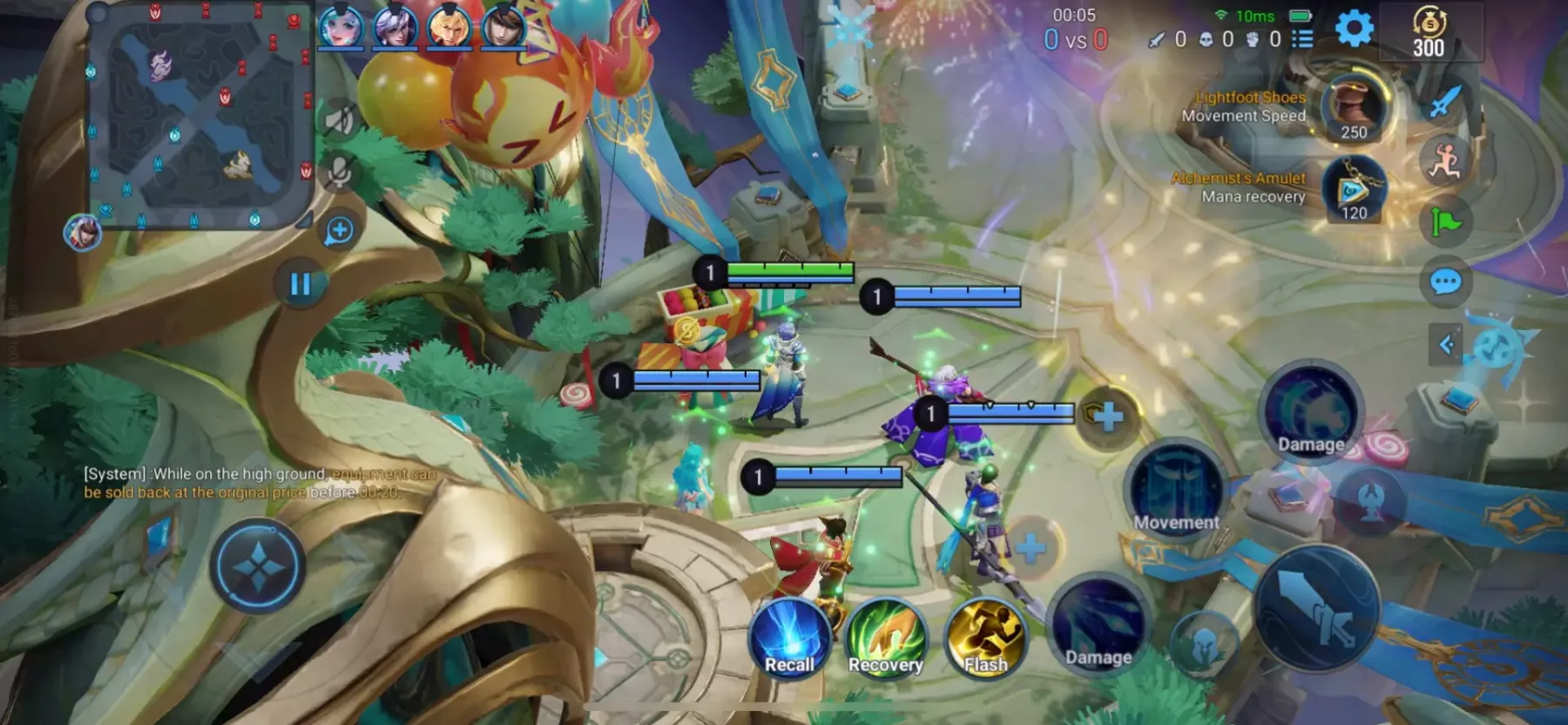Purchase the Alchemist's Amulet for 120

click(x=1353, y=189)
